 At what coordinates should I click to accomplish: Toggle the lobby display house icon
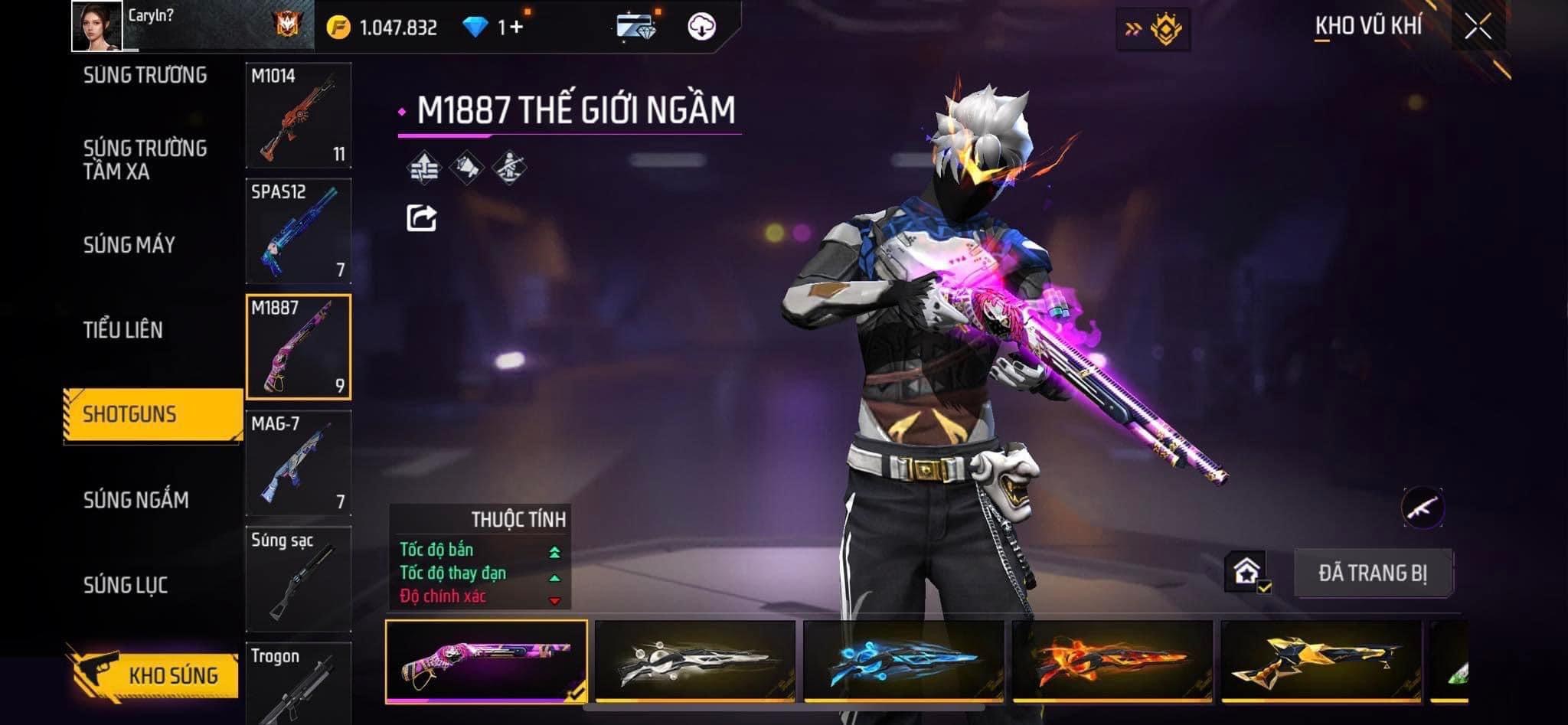click(x=1246, y=572)
